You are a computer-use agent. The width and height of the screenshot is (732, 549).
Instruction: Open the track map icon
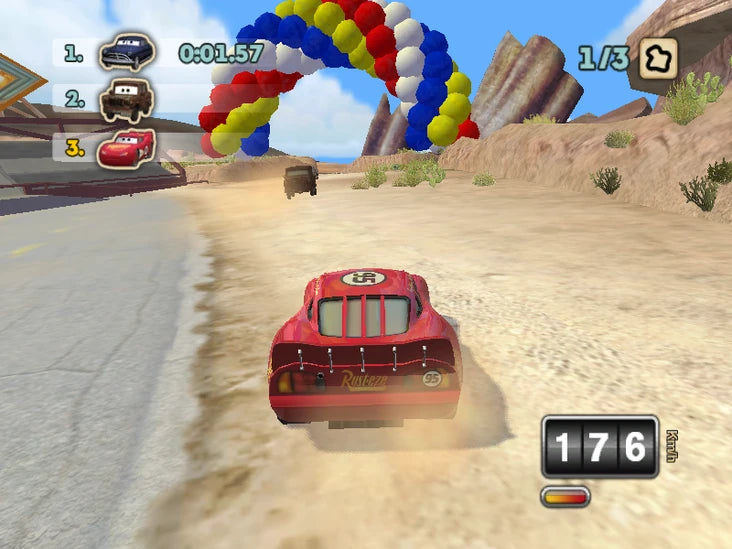pos(658,58)
